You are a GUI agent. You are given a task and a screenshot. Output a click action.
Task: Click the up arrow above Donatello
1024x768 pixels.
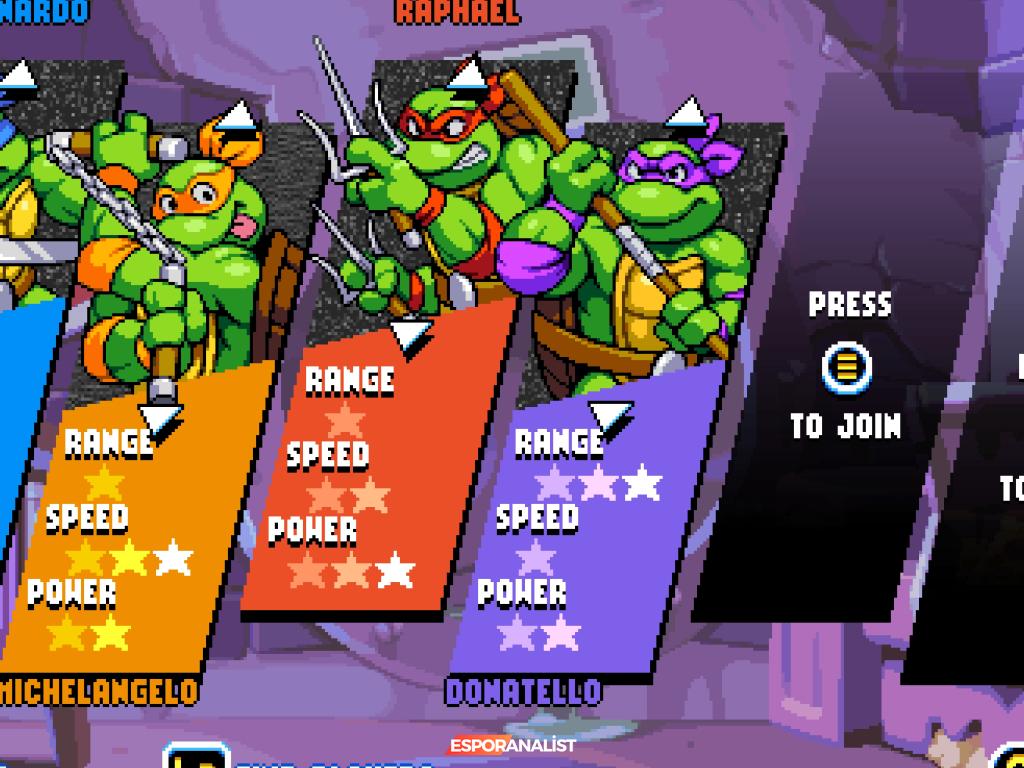pos(687,114)
